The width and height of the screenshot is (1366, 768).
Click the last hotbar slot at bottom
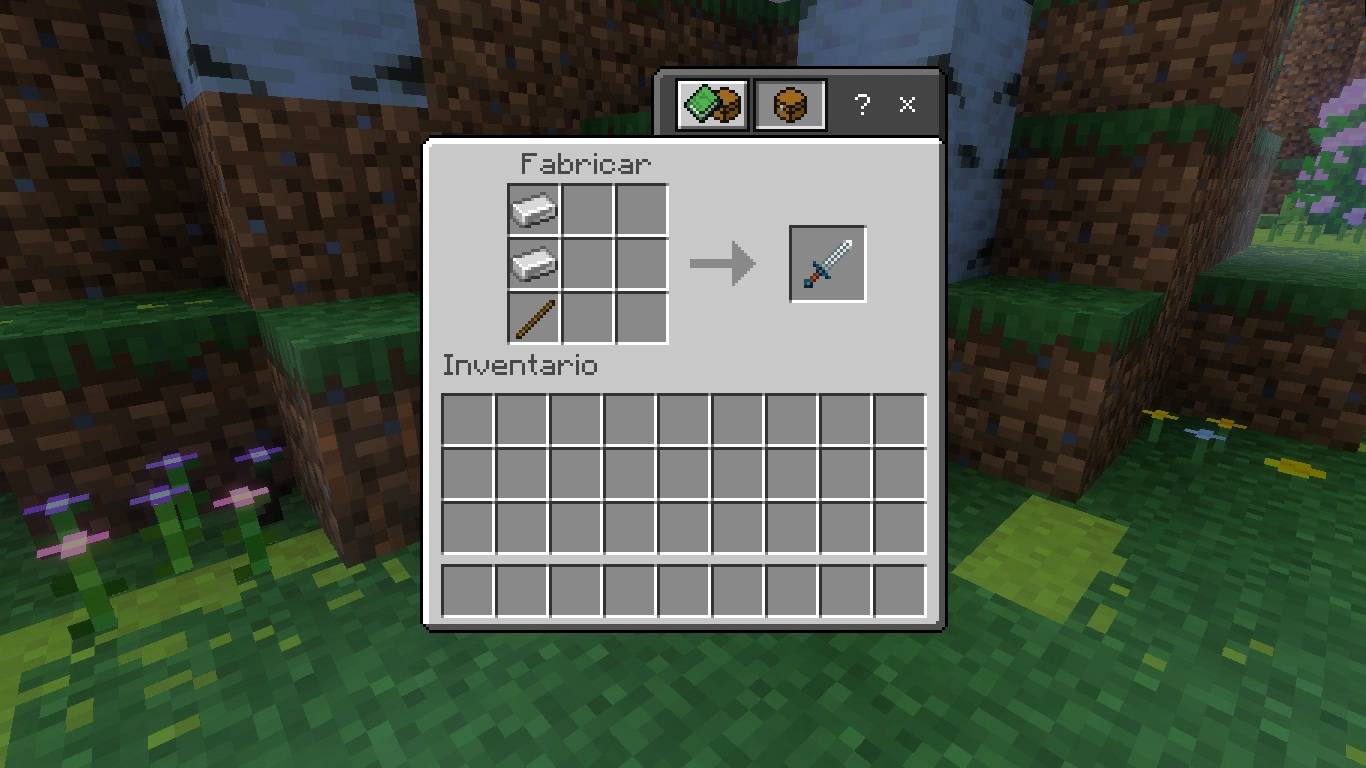pos(899,590)
